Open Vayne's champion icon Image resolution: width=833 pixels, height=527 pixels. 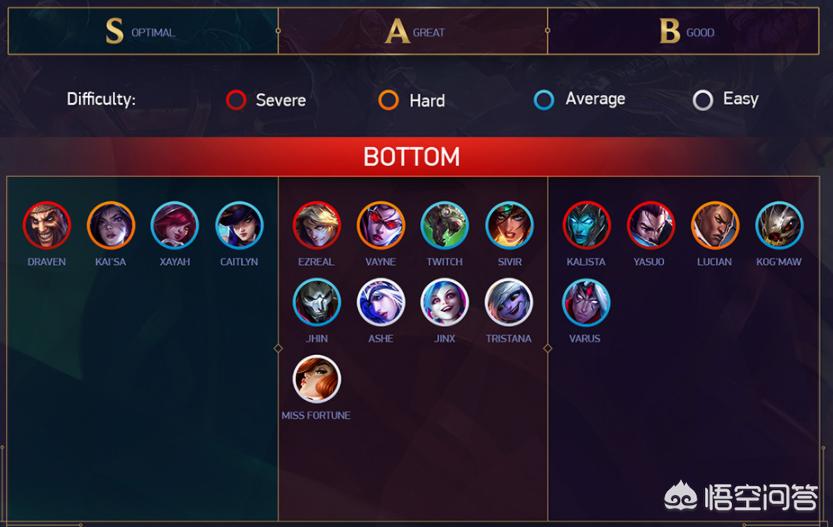tap(381, 226)
